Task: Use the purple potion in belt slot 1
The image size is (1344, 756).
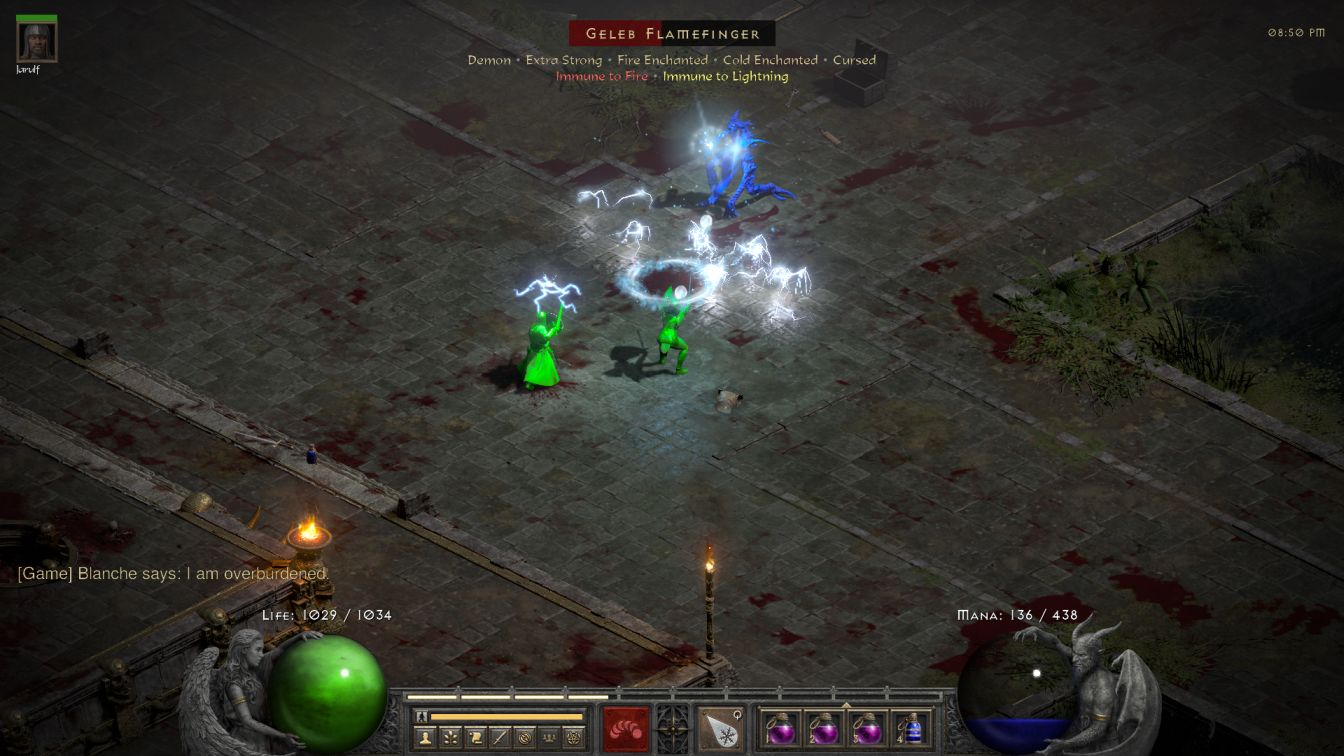Action: click(781, 728)
